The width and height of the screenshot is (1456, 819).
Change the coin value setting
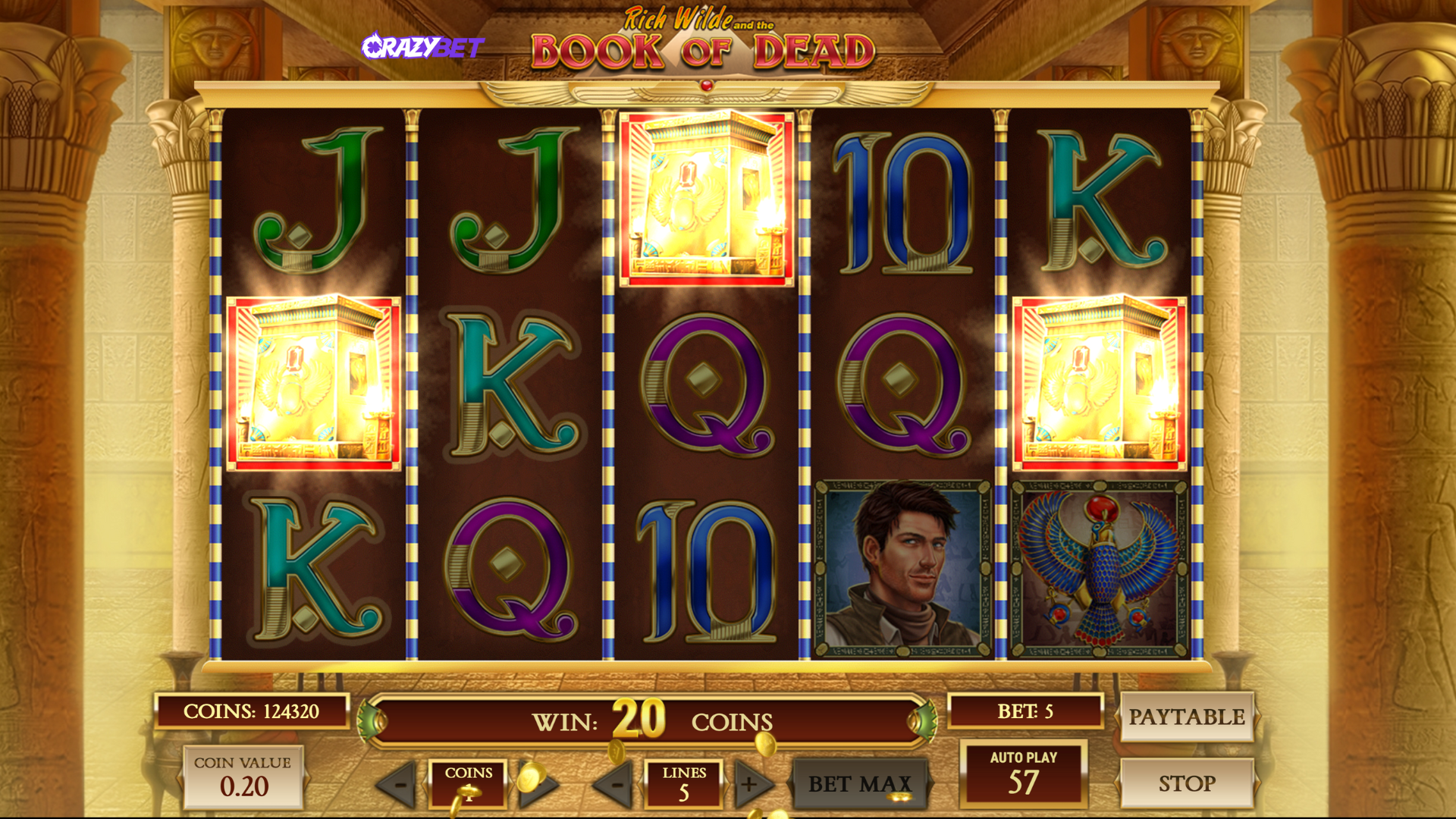click(243, 777)
